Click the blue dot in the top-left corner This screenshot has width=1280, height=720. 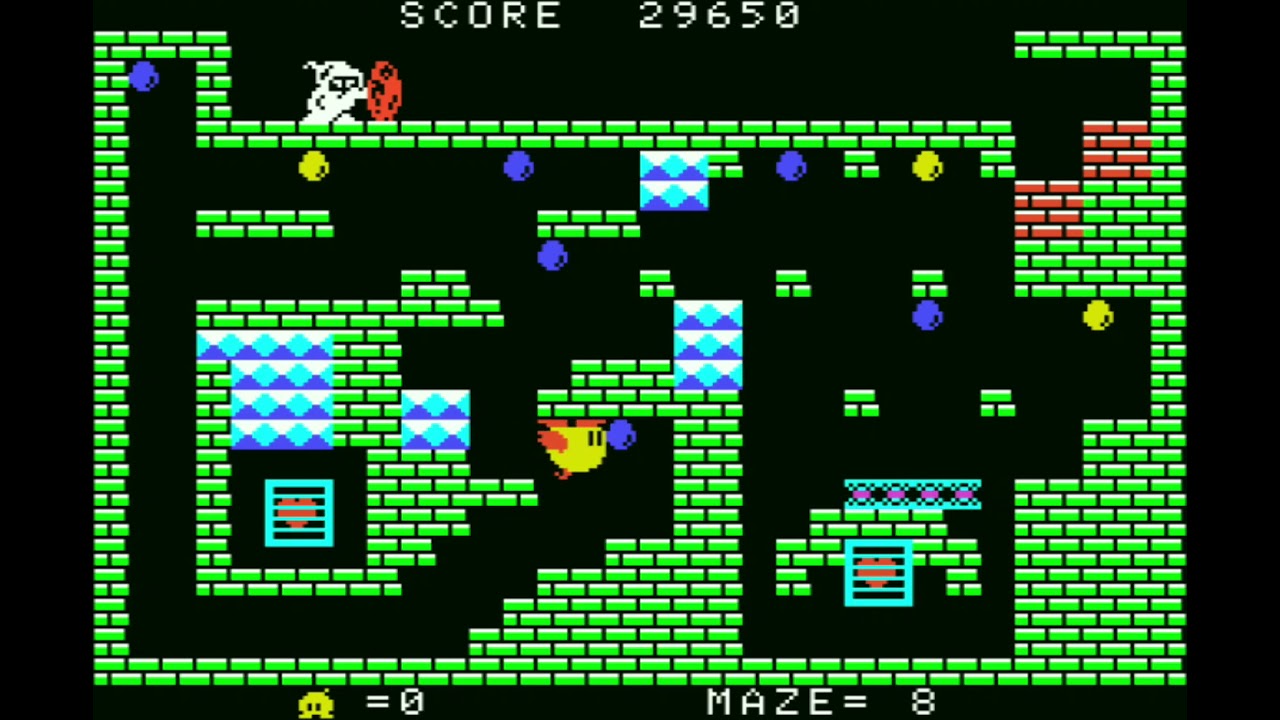pyautogui.click(x=142, y=79)
